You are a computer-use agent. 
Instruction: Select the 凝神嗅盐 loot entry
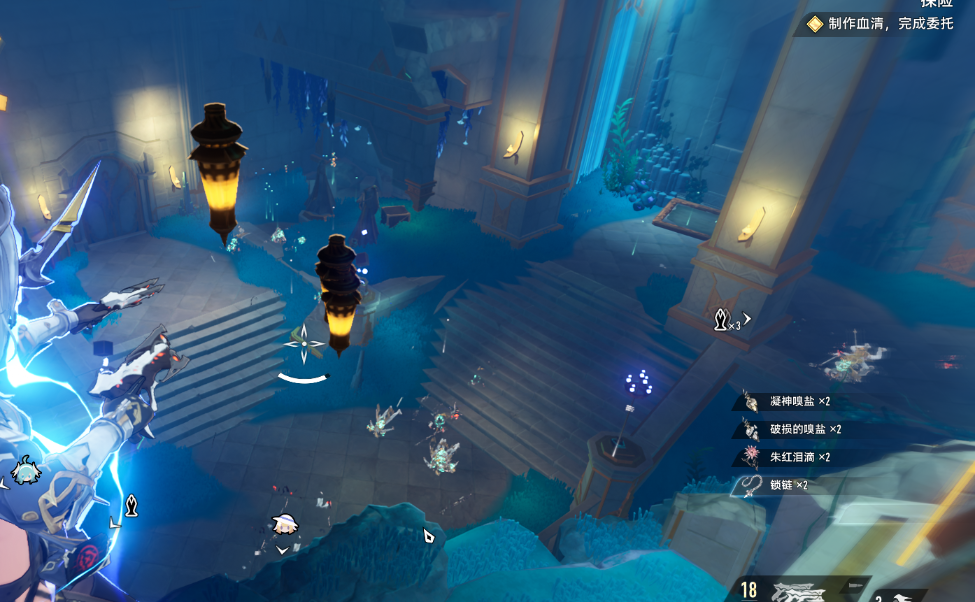[799, 401]
